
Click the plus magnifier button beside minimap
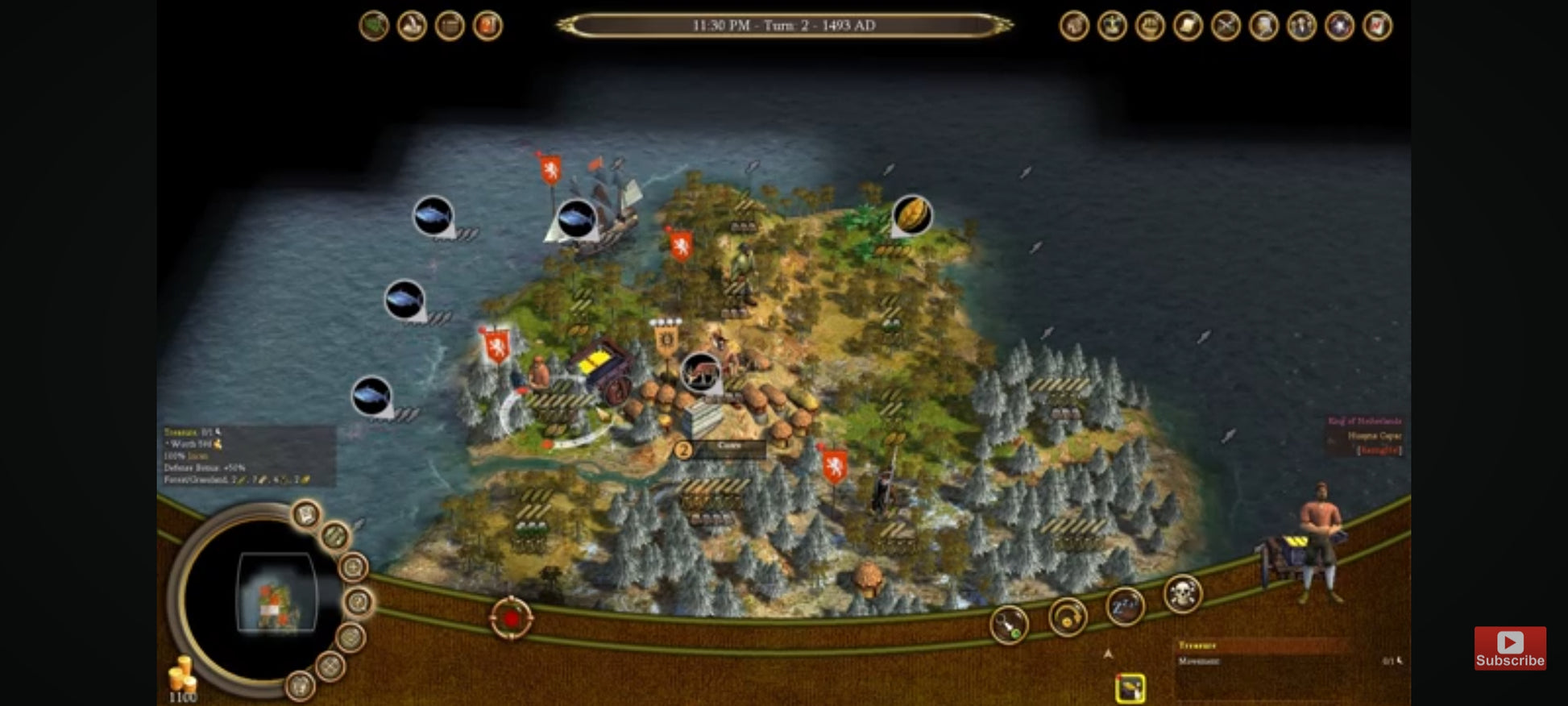pos(353,567)
